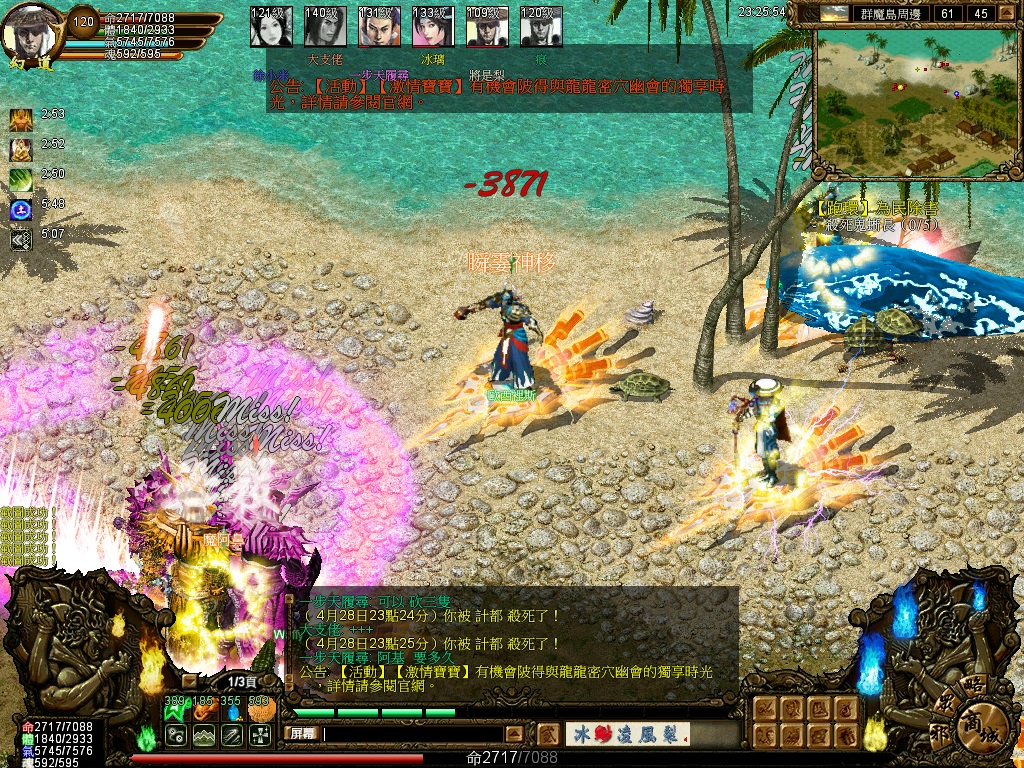Click the minimap of 群魔島周邊
The image size is (1024, 768).
click(917, 102)
